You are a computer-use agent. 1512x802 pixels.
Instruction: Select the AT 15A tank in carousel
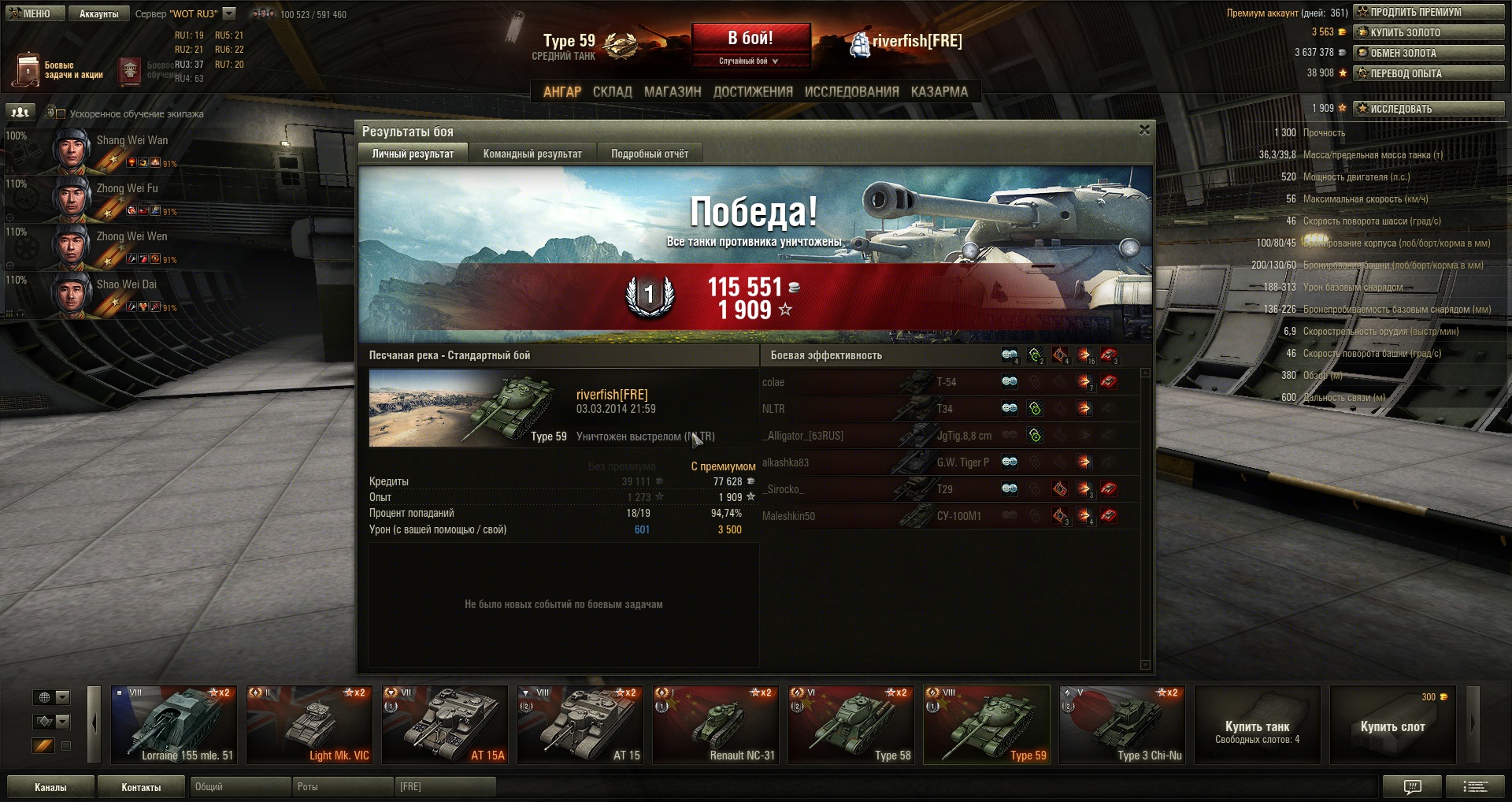click(x=445, y=725)
